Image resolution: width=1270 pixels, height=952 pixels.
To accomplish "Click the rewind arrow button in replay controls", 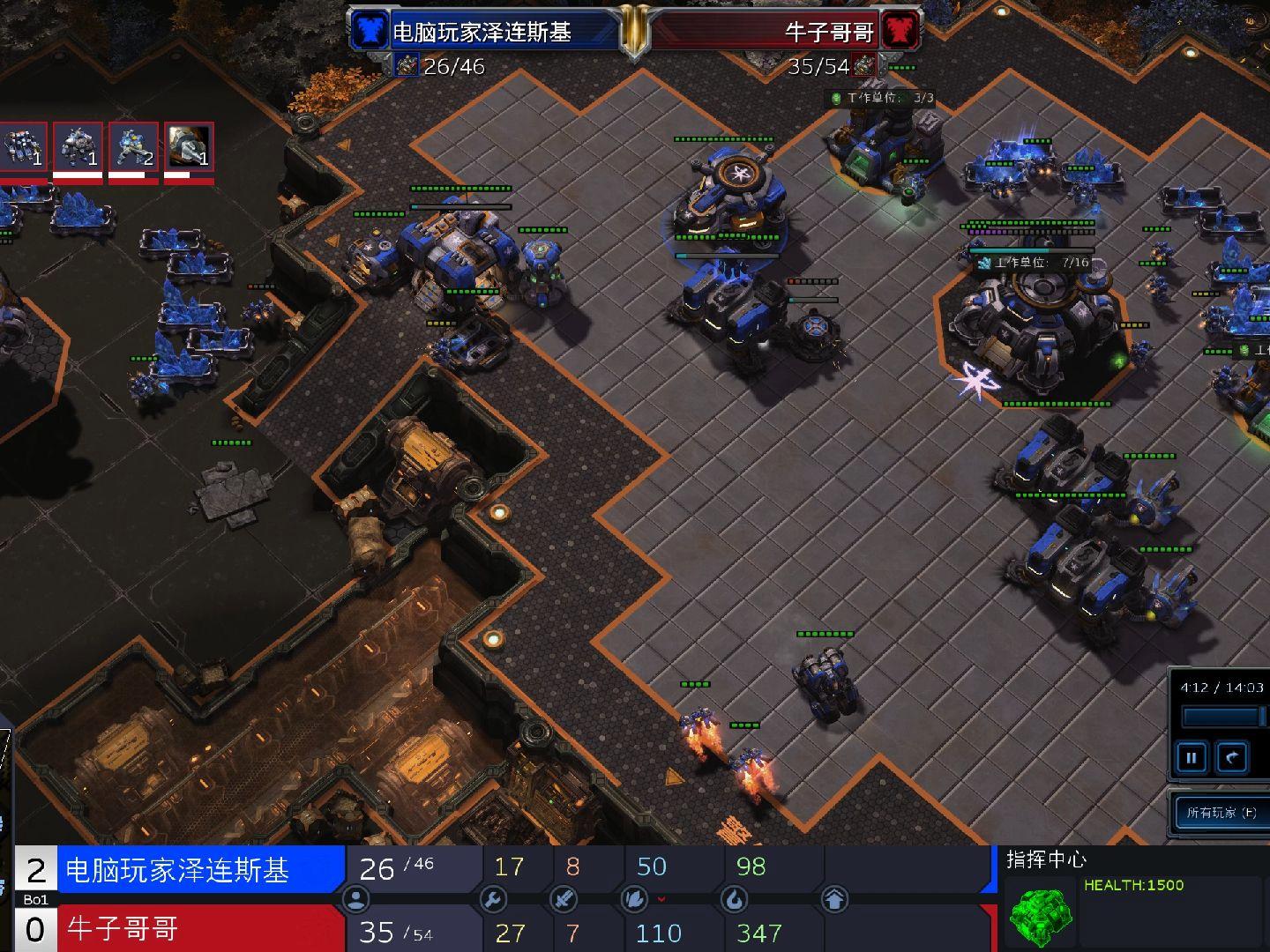I will (x=1231, y=756).
